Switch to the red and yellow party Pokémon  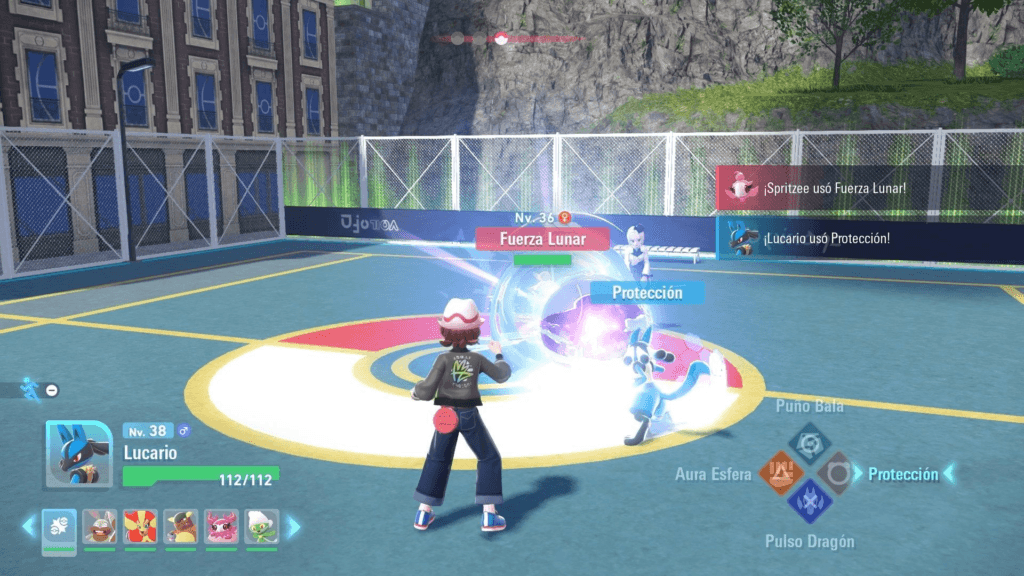coord(140,526)
